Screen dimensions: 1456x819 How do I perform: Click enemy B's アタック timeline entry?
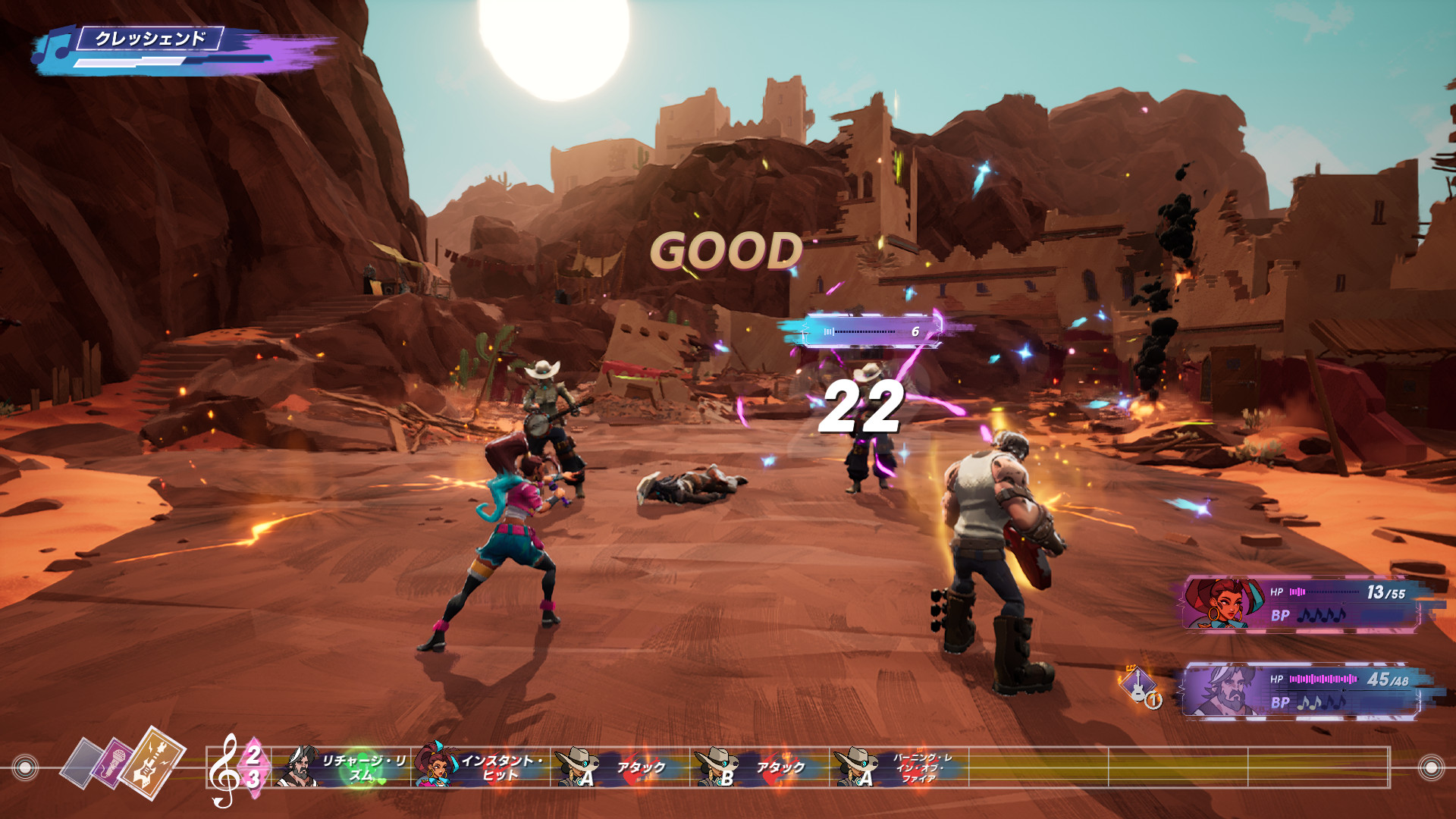coord(760,767)
